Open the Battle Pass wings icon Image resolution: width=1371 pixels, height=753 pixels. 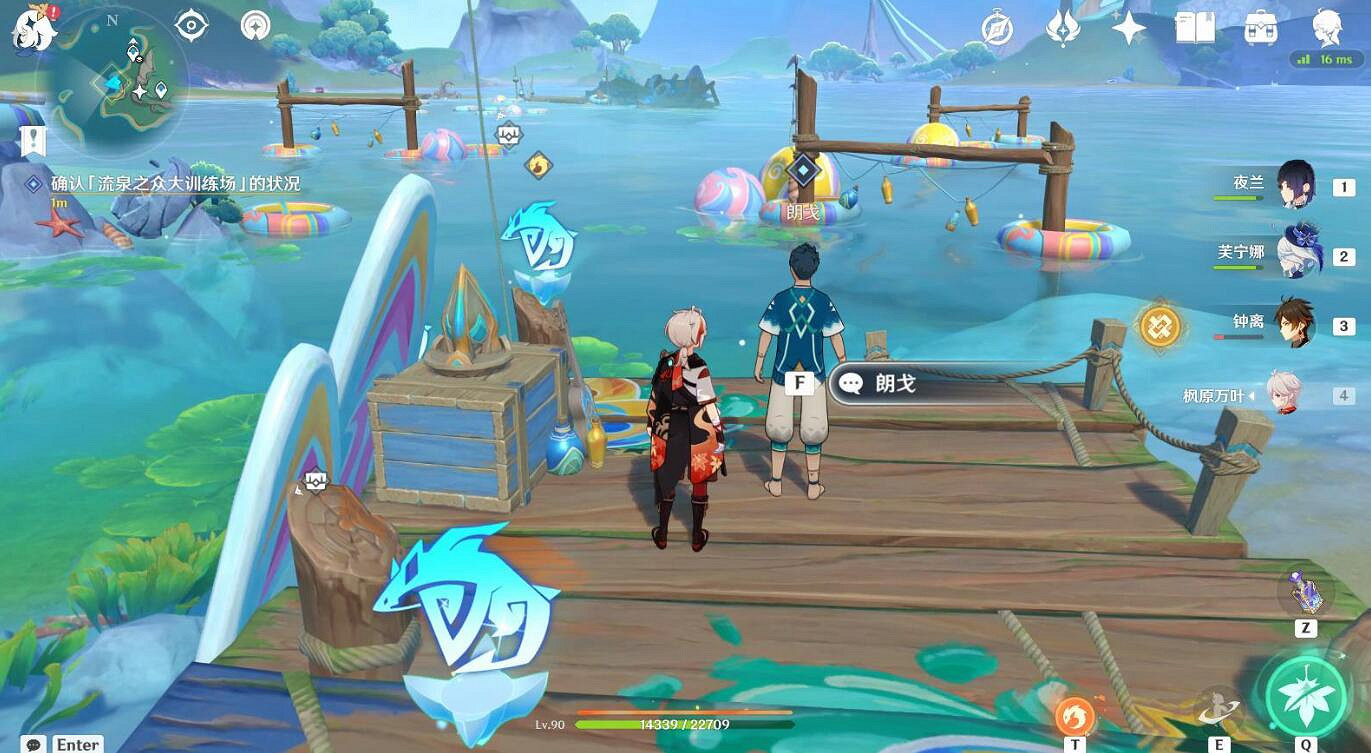(1064, 26)
